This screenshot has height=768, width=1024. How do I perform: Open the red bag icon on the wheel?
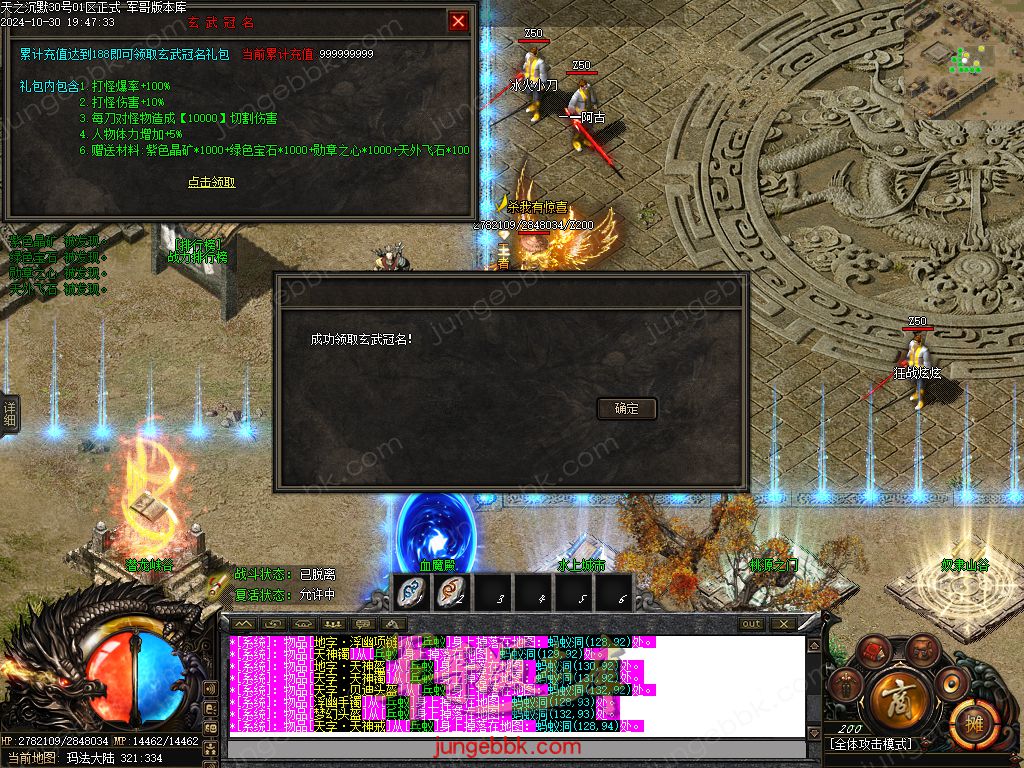(873, 651)
